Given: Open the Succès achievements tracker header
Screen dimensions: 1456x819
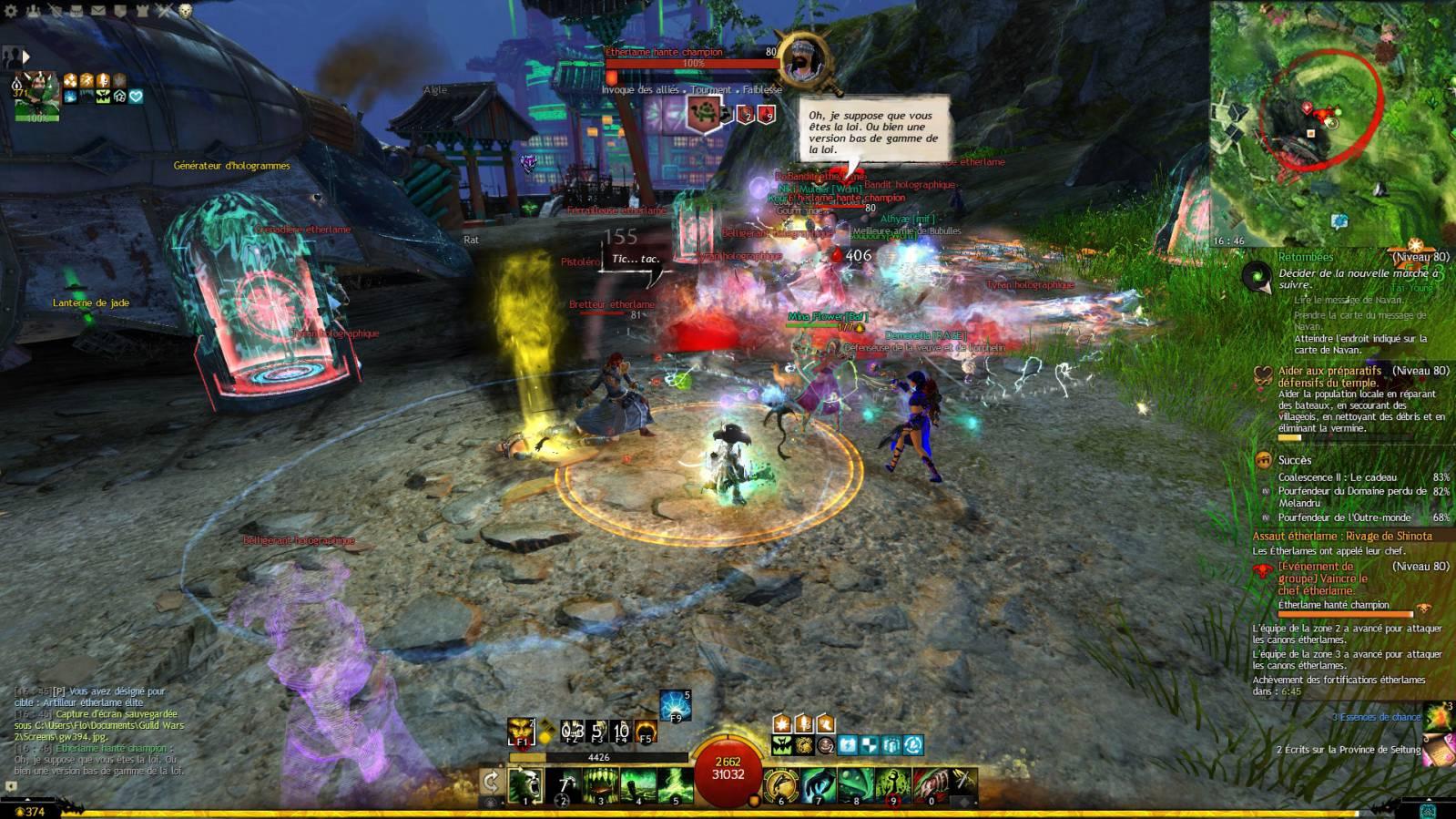Looking at the screenshot, I should click(1294, 460).
